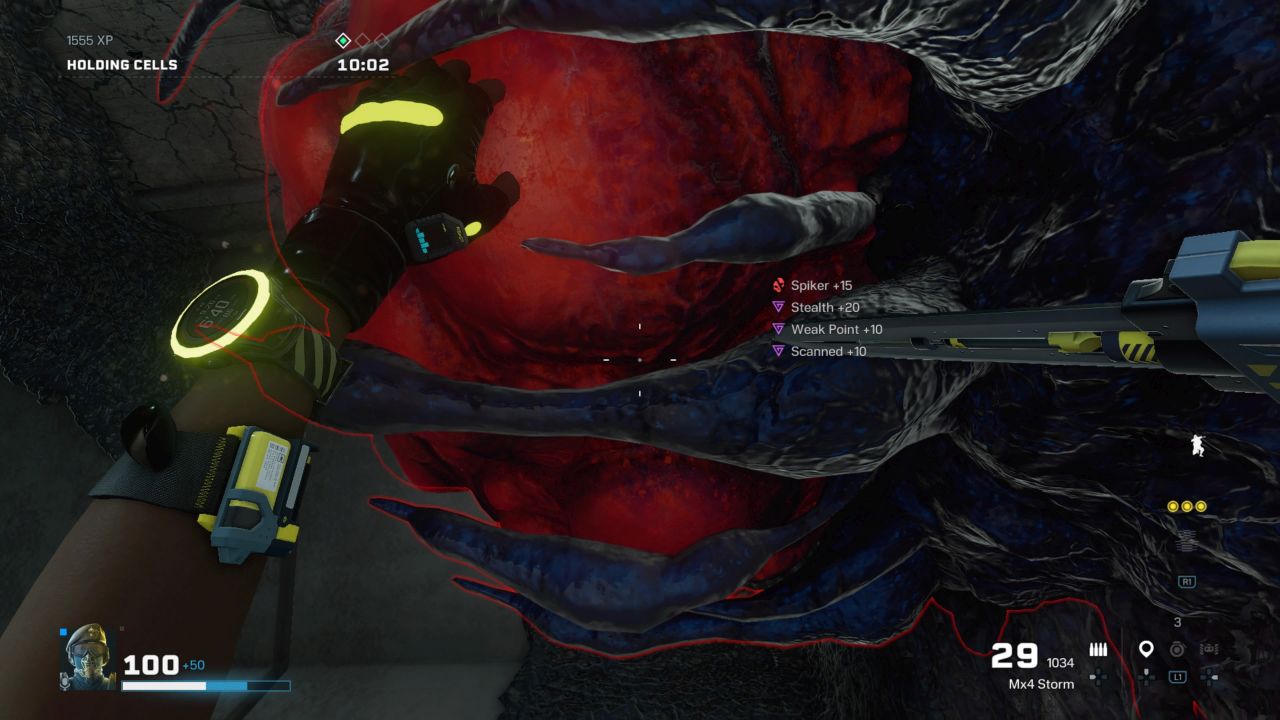The height and width of the screenshot is (720, 1280).
Task: Click the operator portrait icon
Action: pyautogui.click(x=86, y=656)
